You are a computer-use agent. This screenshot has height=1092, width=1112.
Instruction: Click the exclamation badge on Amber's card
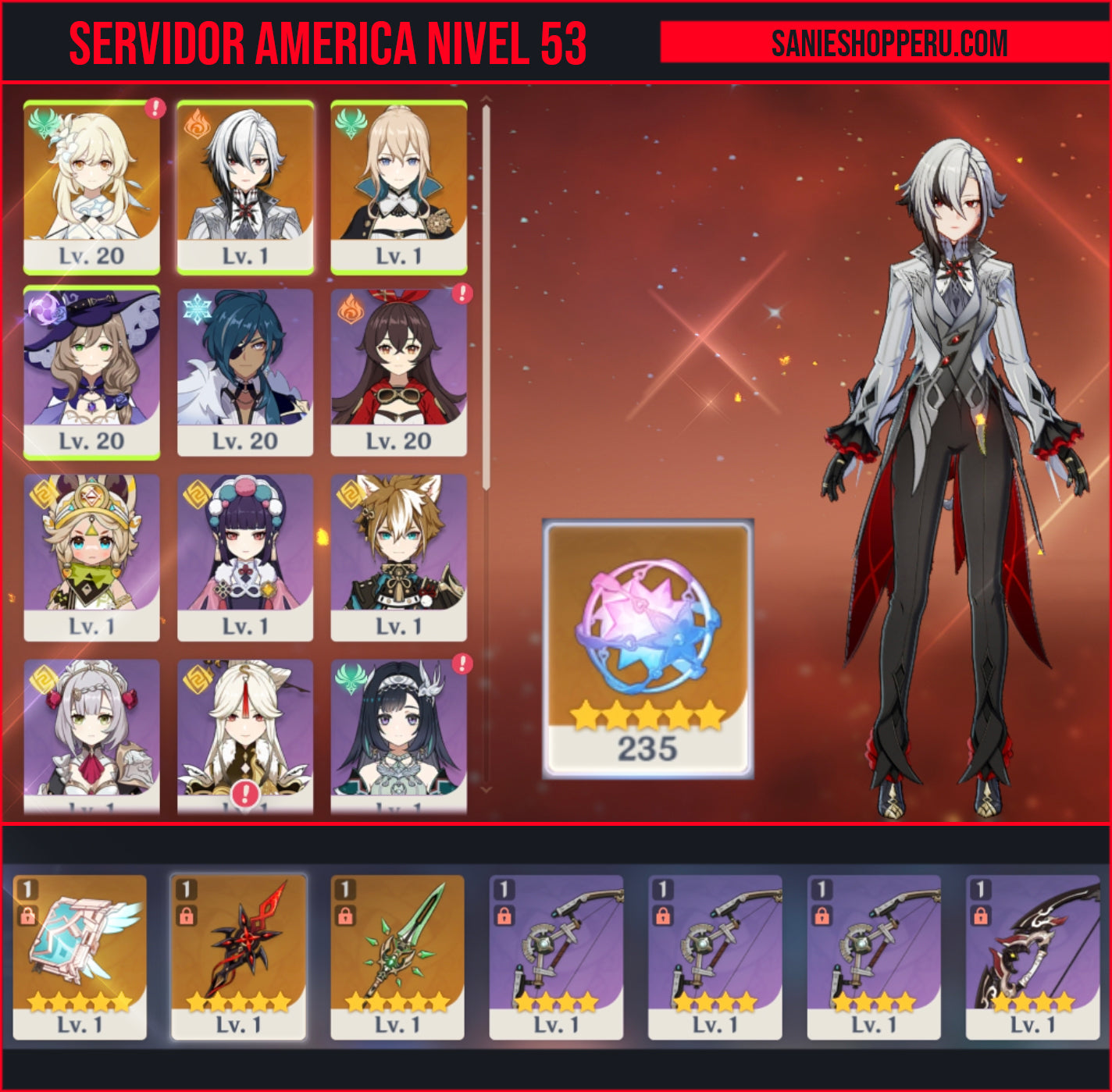pos(461,296)
